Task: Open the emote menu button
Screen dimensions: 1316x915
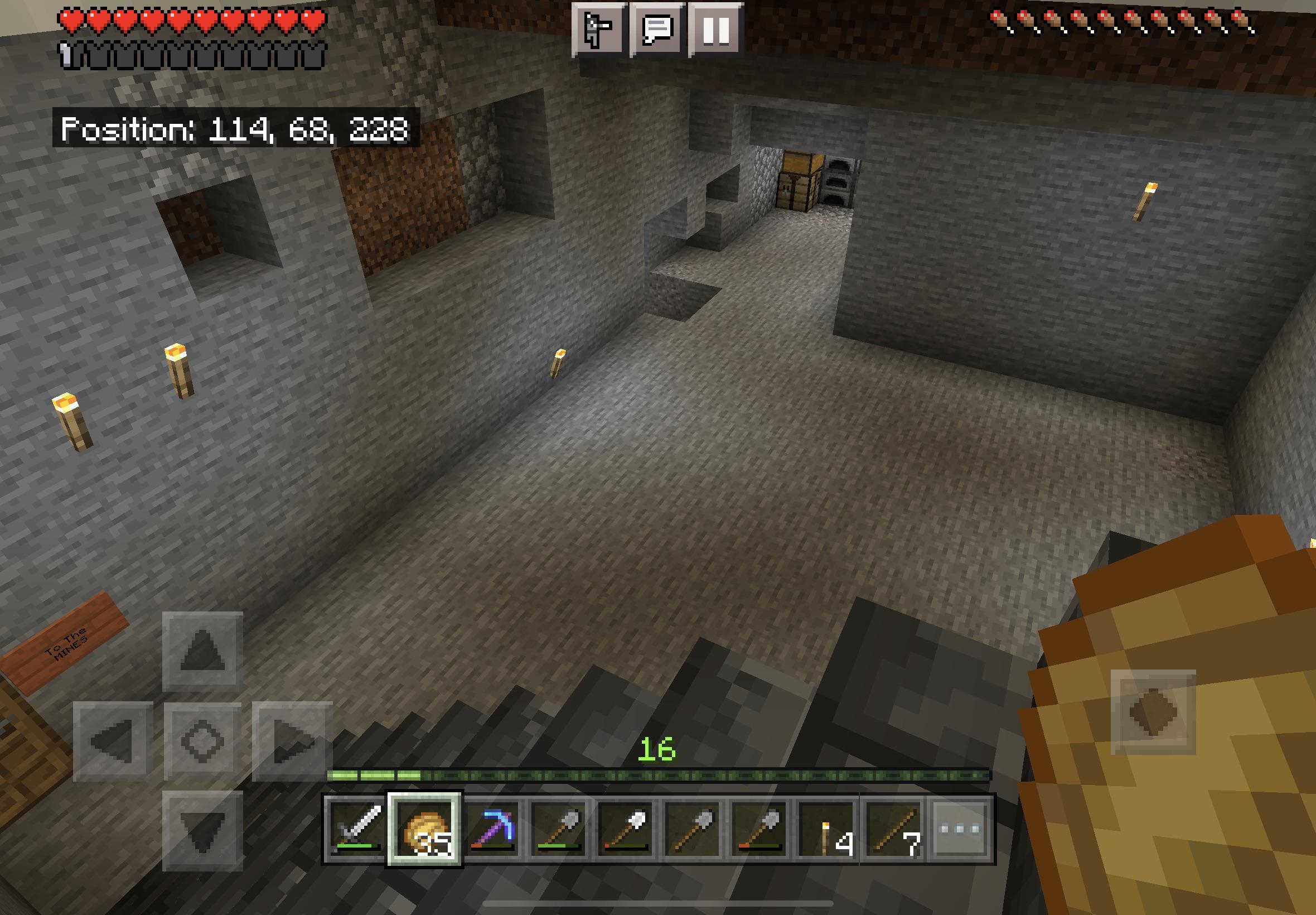Action: coord(597,28)
